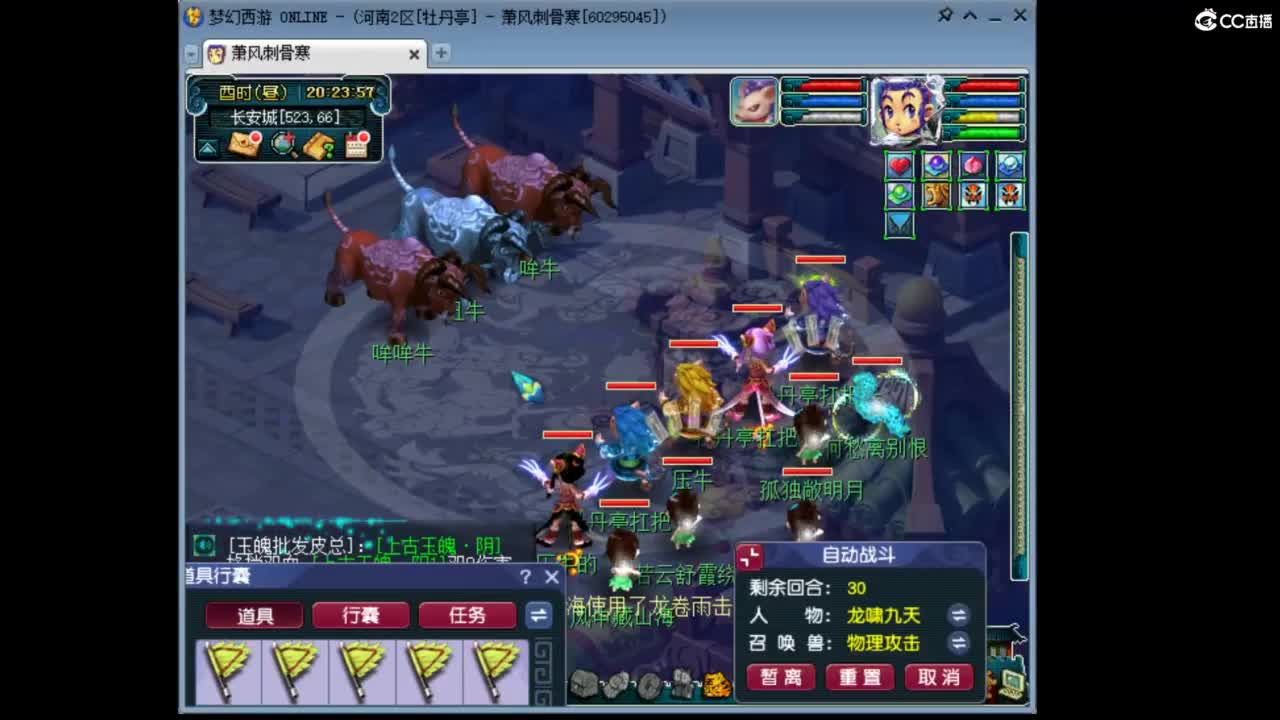
Task: Use the red heart HP recovery item
Action: point(898,165)
